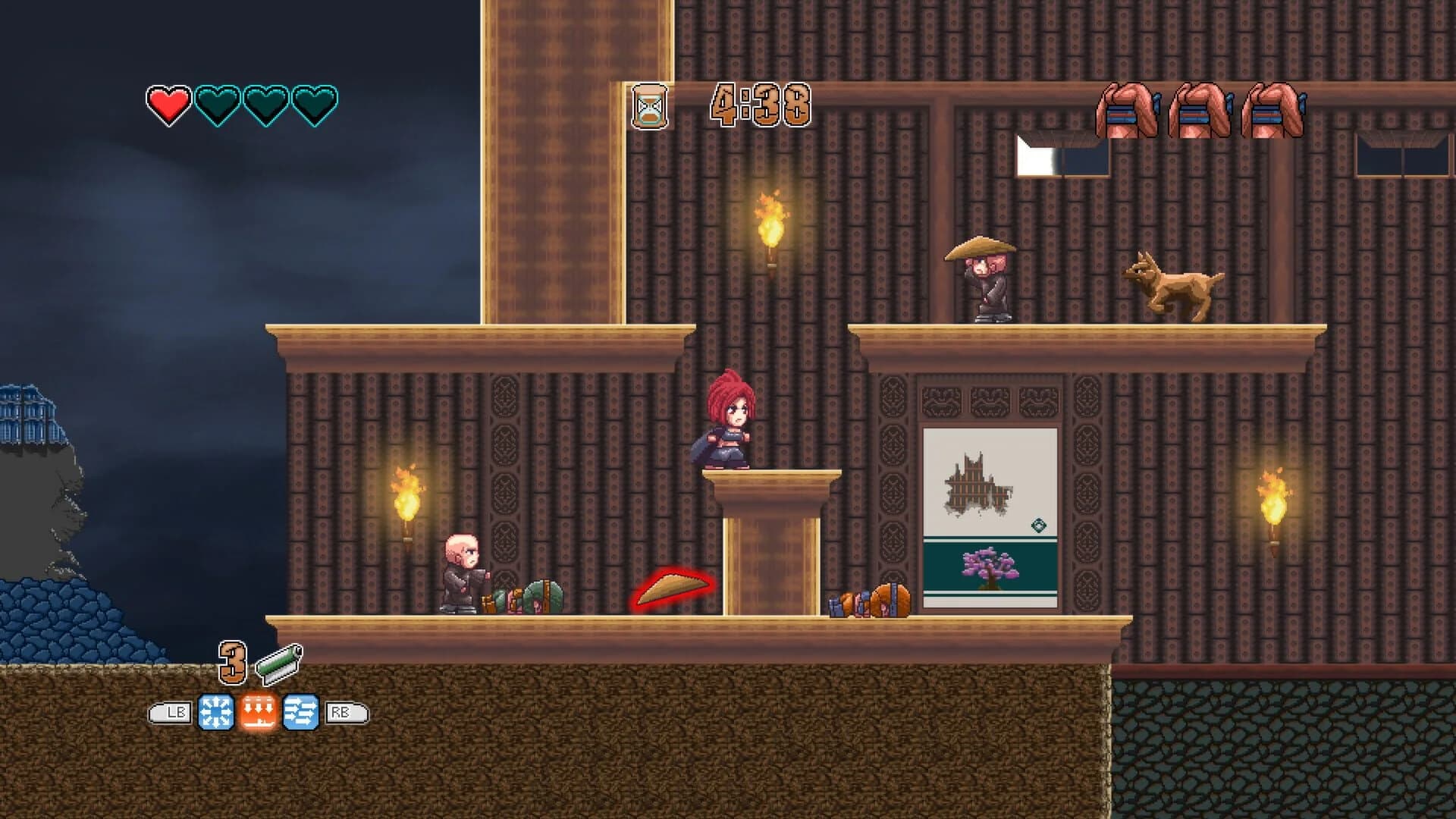Click the timer reading 4:38

point(758,106)
